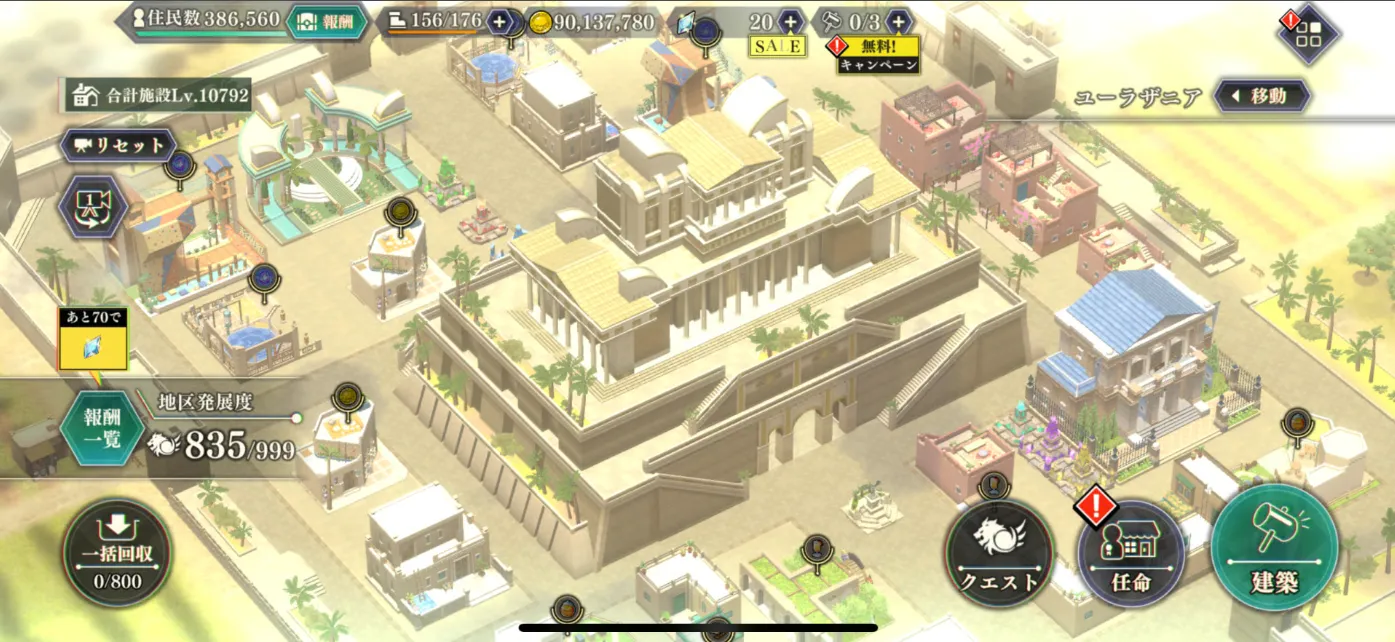Open the grid menu icon
Image resolution: width=1395 pixels, height=642 pixels.
click(x=1308, y=35)
